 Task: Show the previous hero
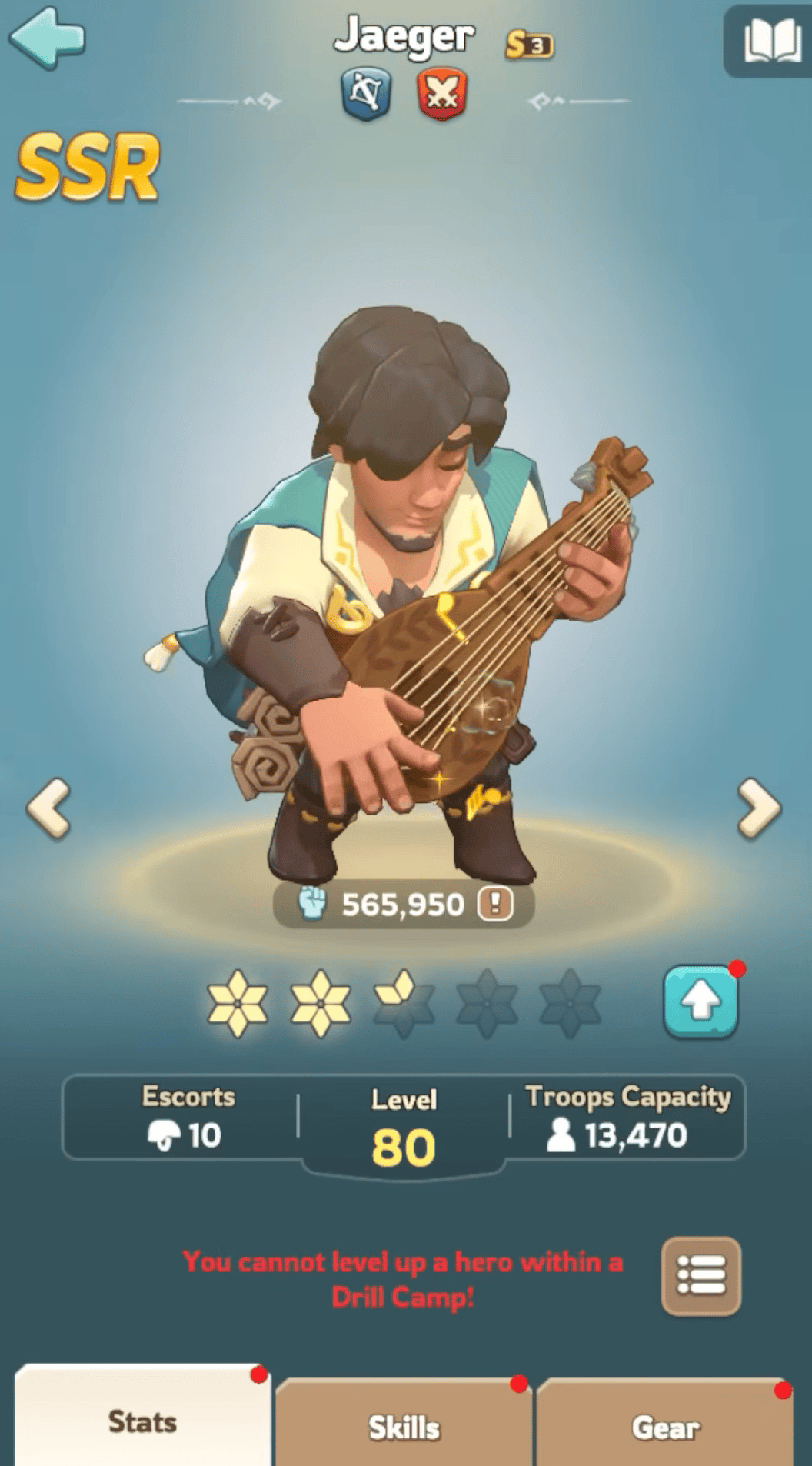click(49, 808)
